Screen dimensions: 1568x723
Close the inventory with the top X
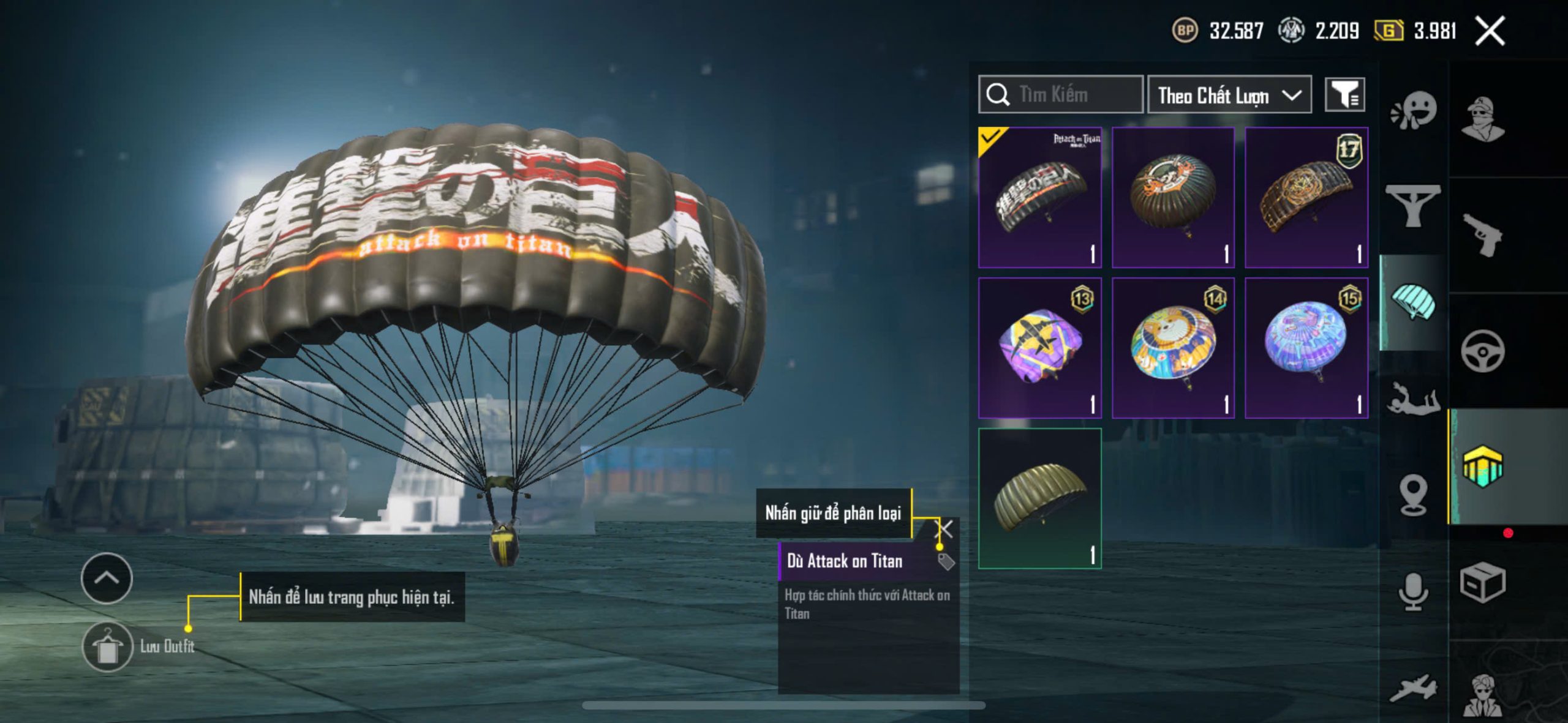1490,31
